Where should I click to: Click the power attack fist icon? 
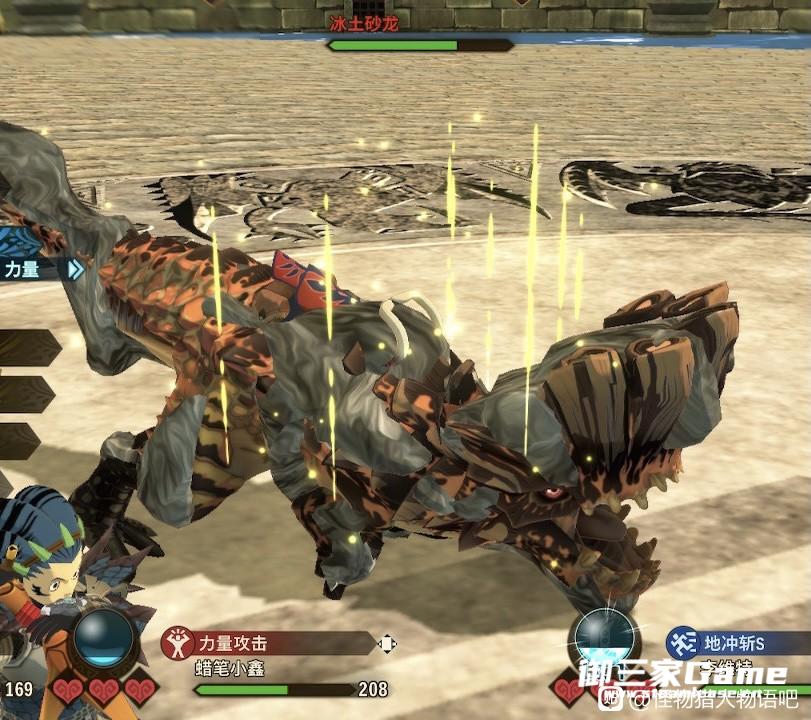[x=175, y=643]
